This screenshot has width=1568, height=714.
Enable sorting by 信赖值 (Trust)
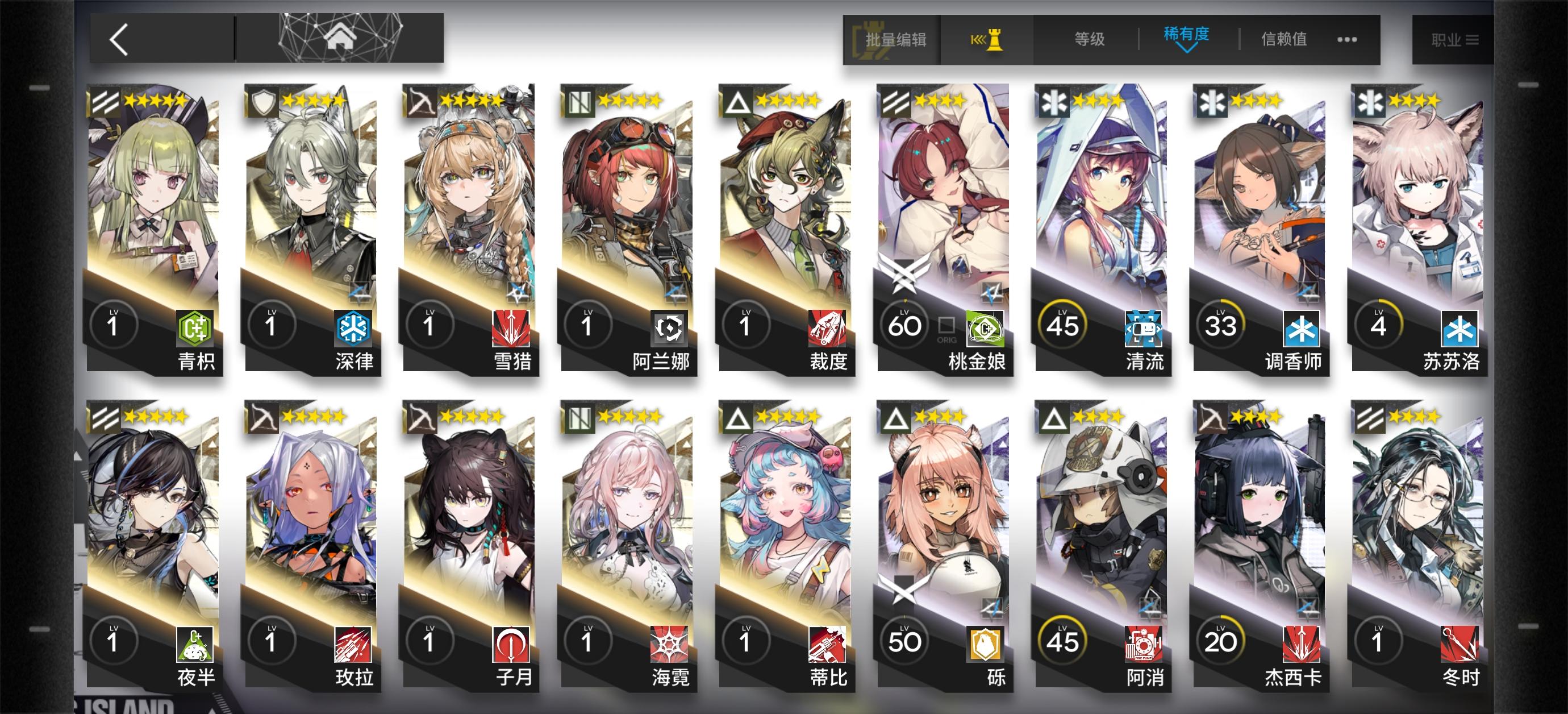(1285, 39)
